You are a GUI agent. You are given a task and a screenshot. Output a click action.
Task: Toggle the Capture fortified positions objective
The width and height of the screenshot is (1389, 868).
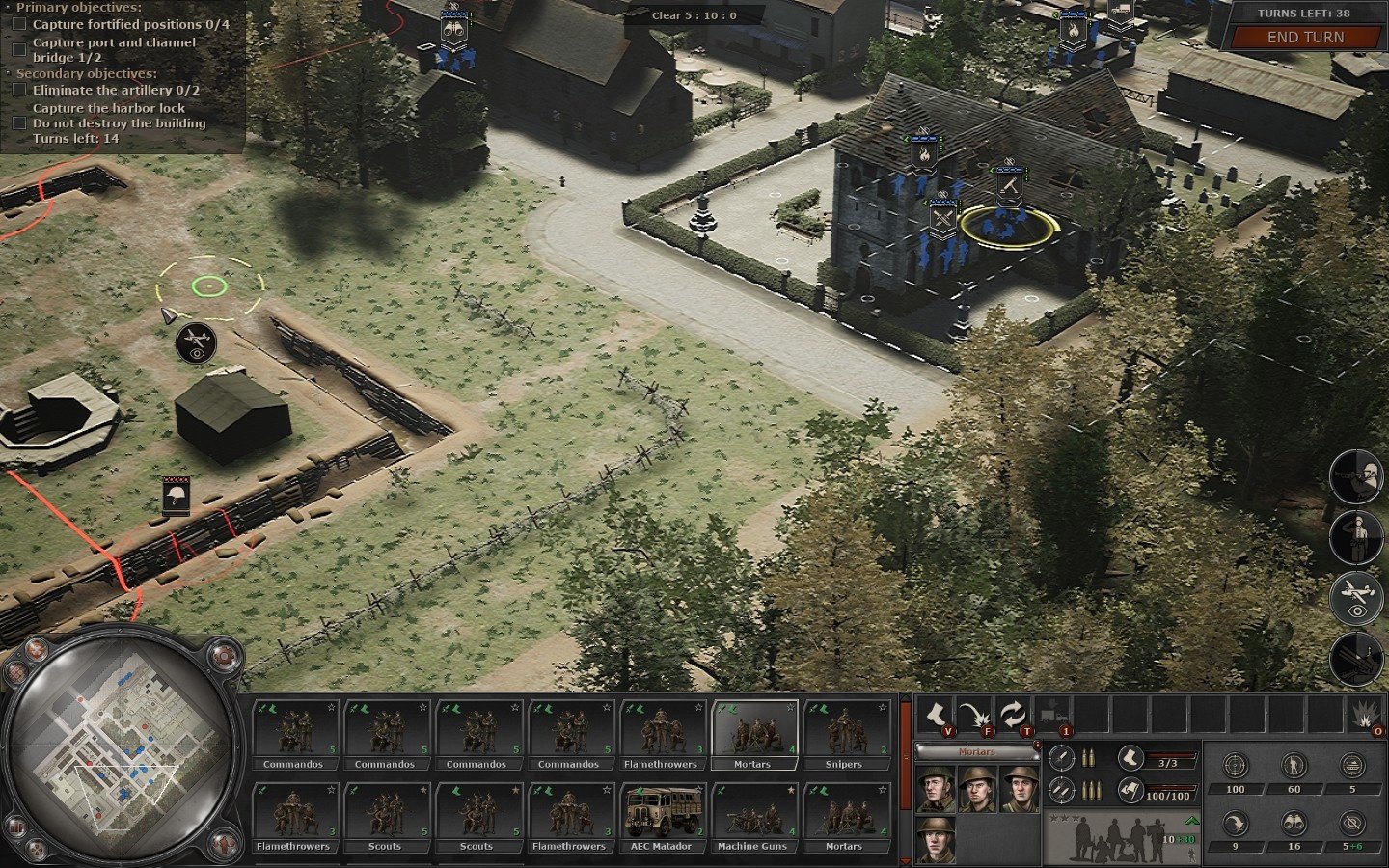click(x=18, y=24)
